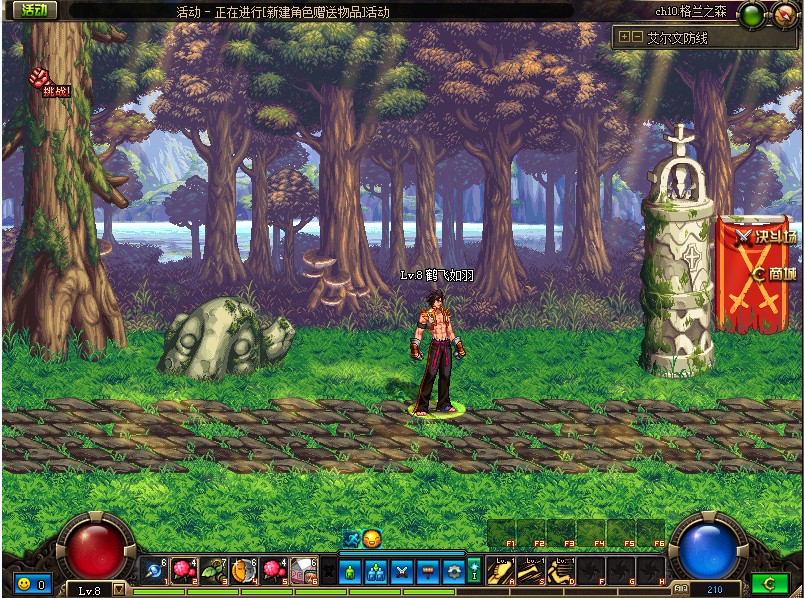
Task: Open the 活动 events button
Action: (33, 11)
